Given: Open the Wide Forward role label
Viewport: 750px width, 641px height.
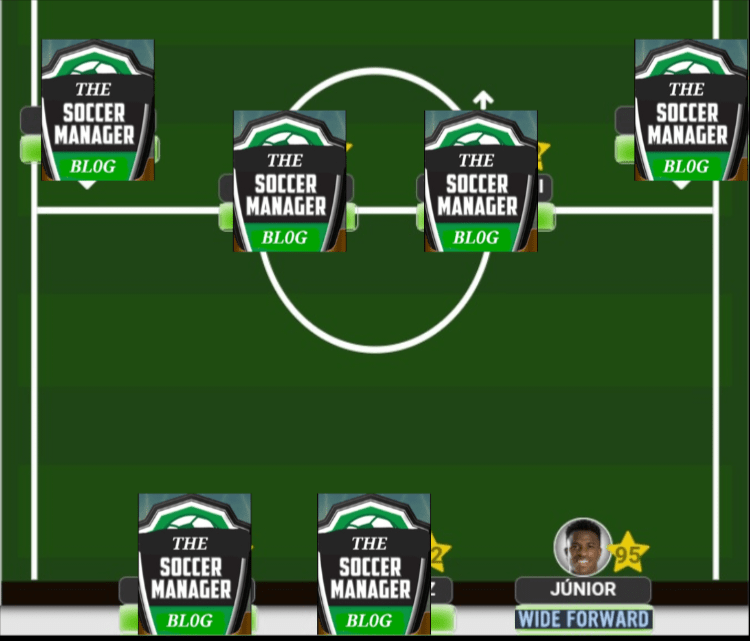Looking at the screenshot, I should pyautogui.click(x=583, y=618).
